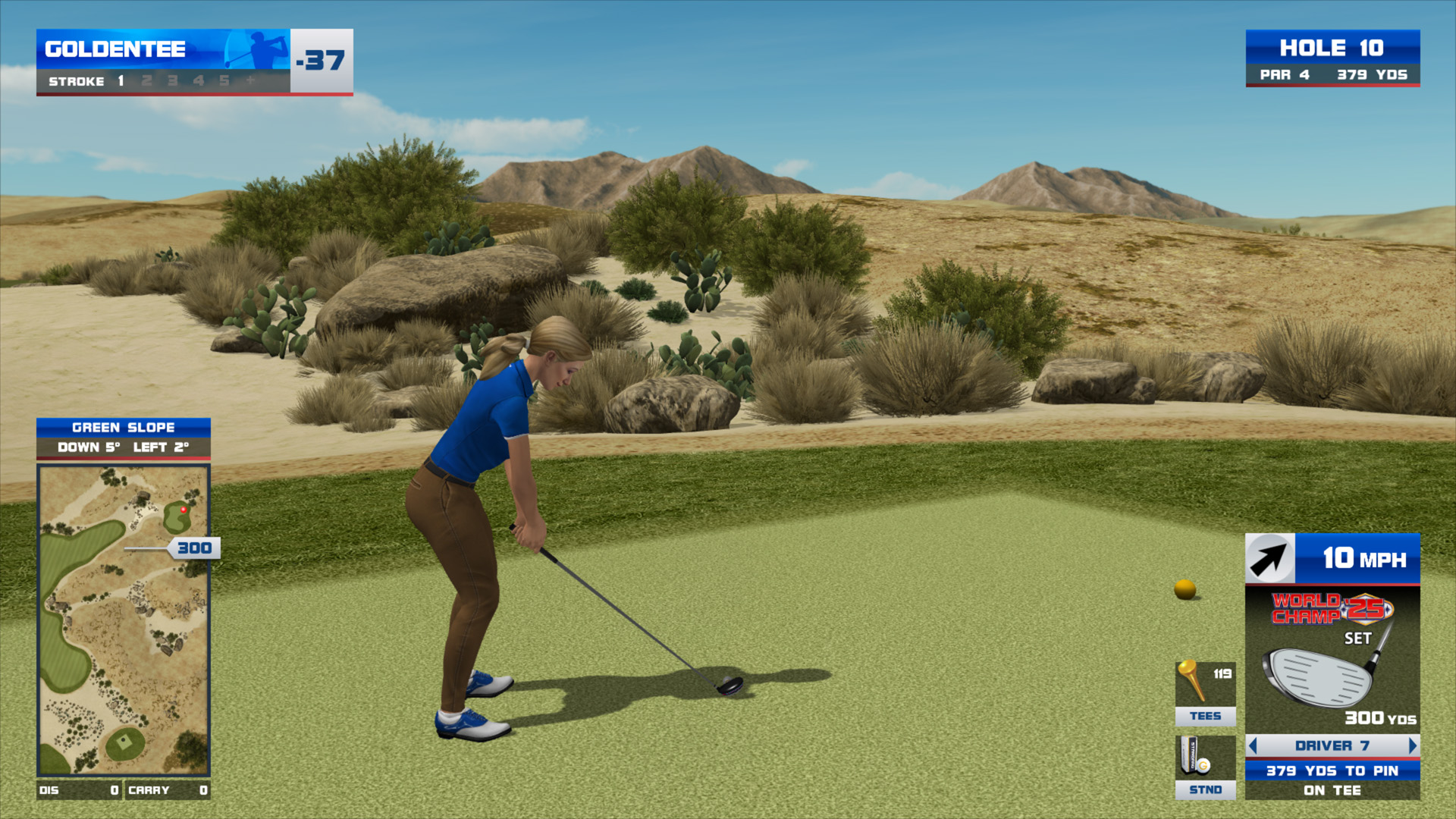Select the next club with the right arrow
Viewport: 1456px width, 819px height.
click(1412, 745)
